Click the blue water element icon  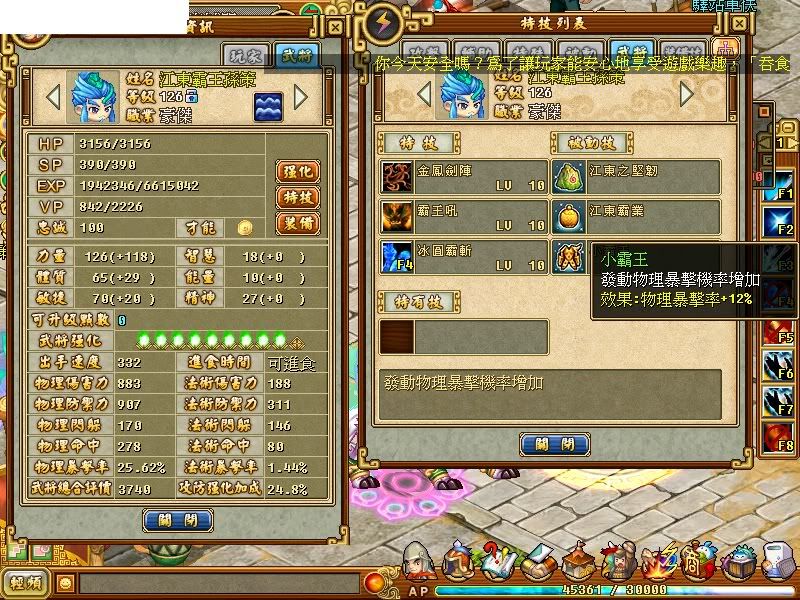pos(265,105)
